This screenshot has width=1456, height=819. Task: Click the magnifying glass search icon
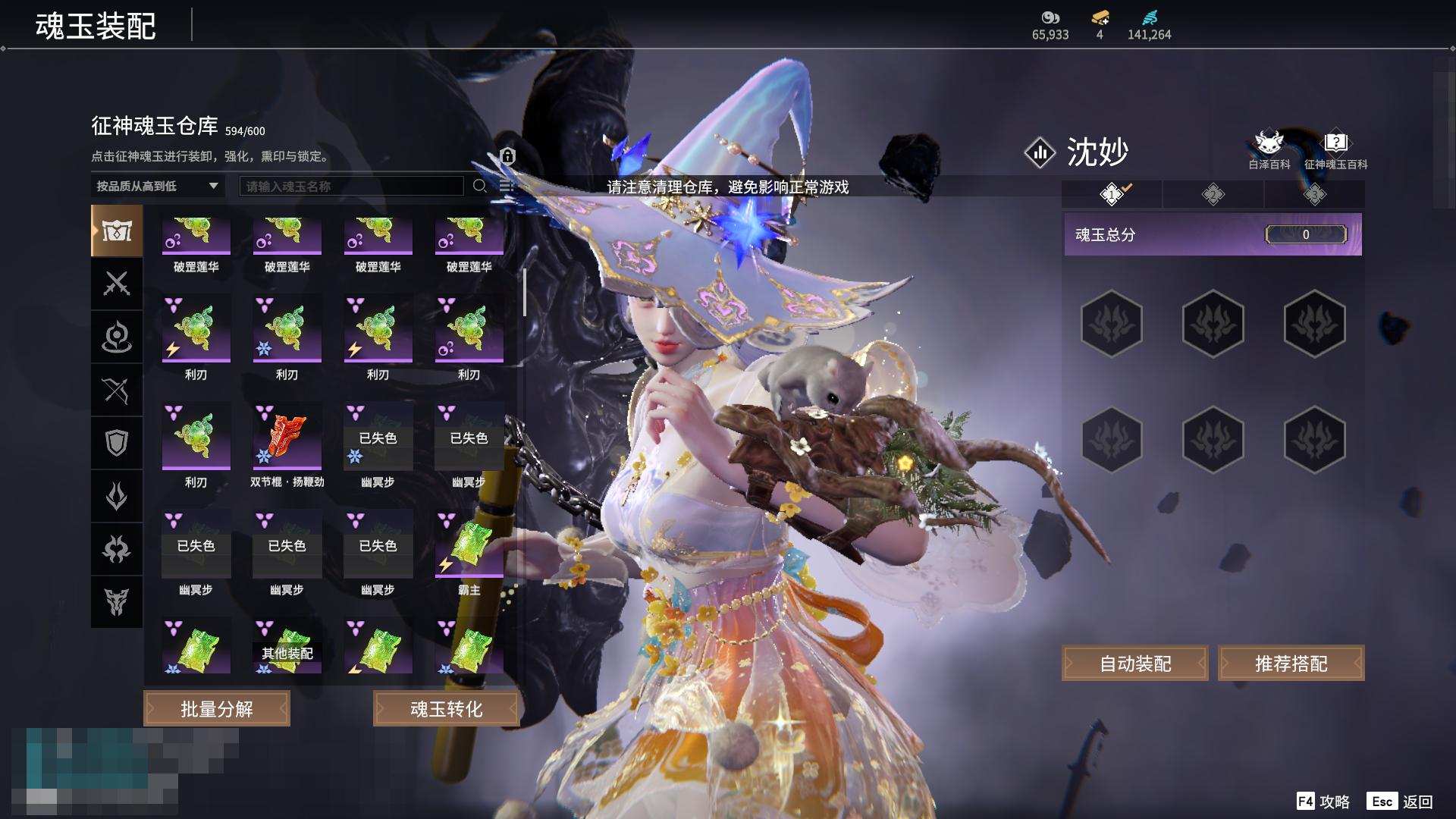click(x=480, y=186)
